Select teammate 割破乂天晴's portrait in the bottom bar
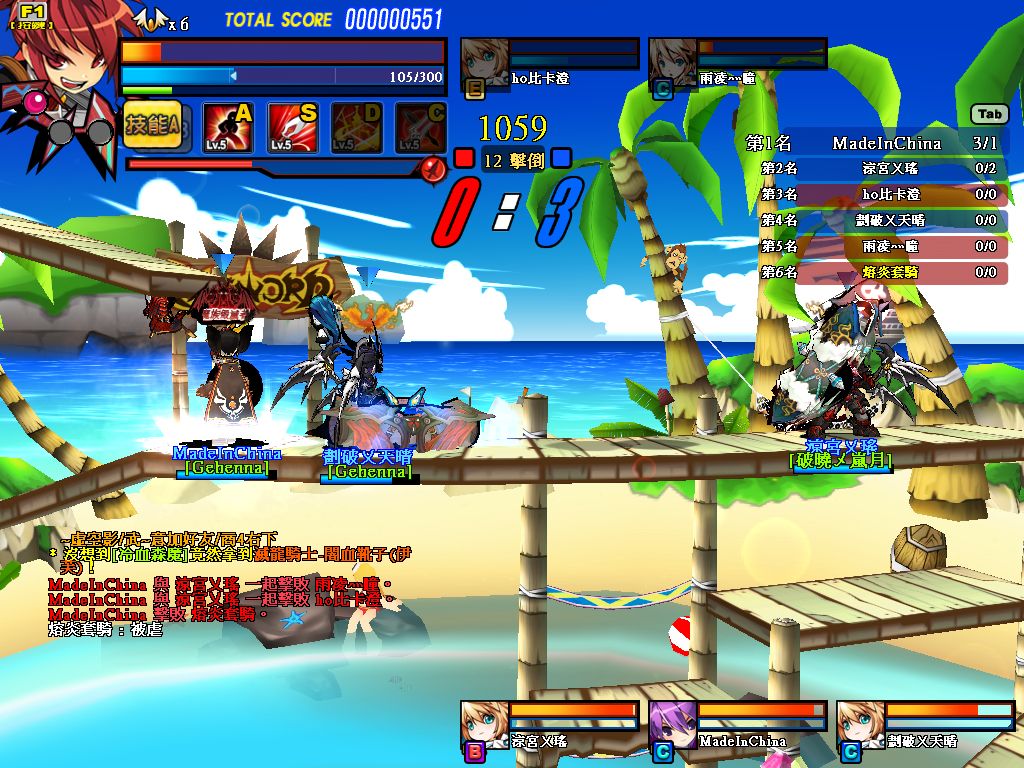 860,725
